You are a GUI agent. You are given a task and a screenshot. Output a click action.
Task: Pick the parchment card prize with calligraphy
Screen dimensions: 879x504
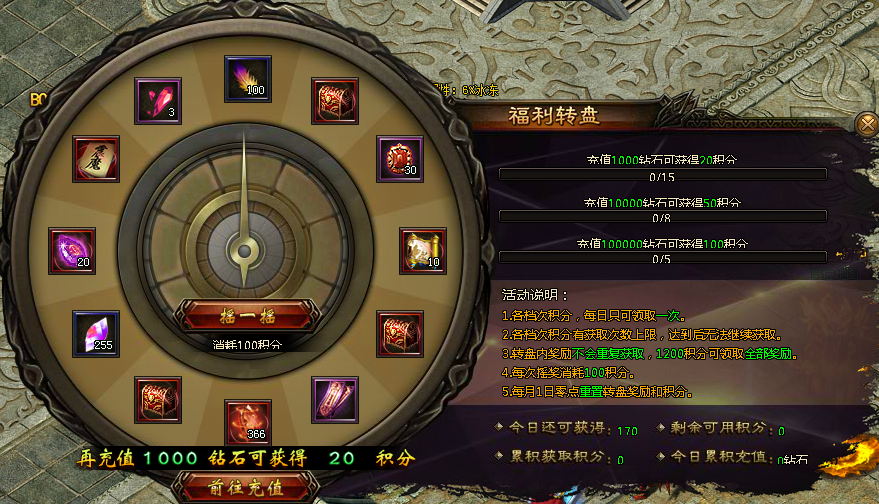click(96, 159)
